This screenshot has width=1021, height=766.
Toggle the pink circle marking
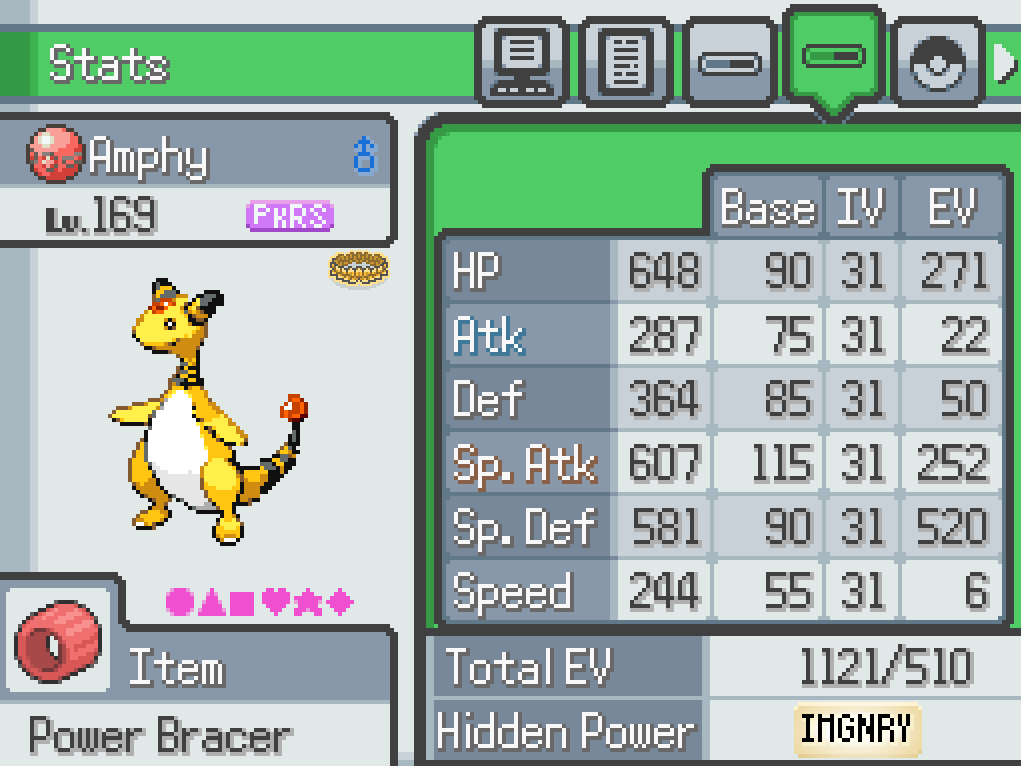pyautogui.click(x=179, y=602)
